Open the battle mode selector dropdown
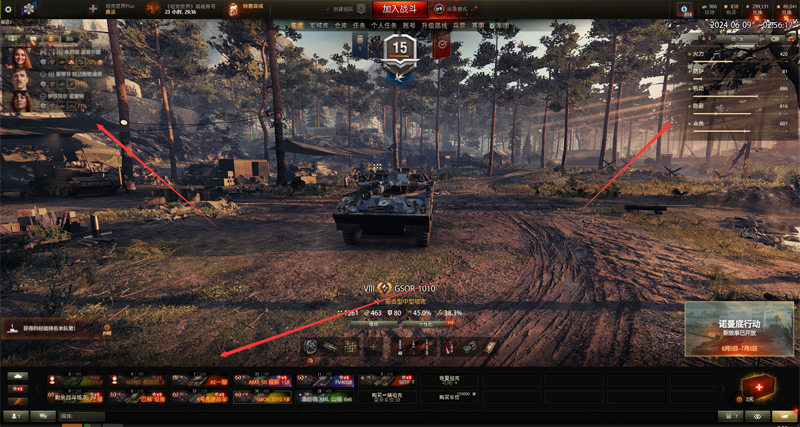 click(456, 8)
